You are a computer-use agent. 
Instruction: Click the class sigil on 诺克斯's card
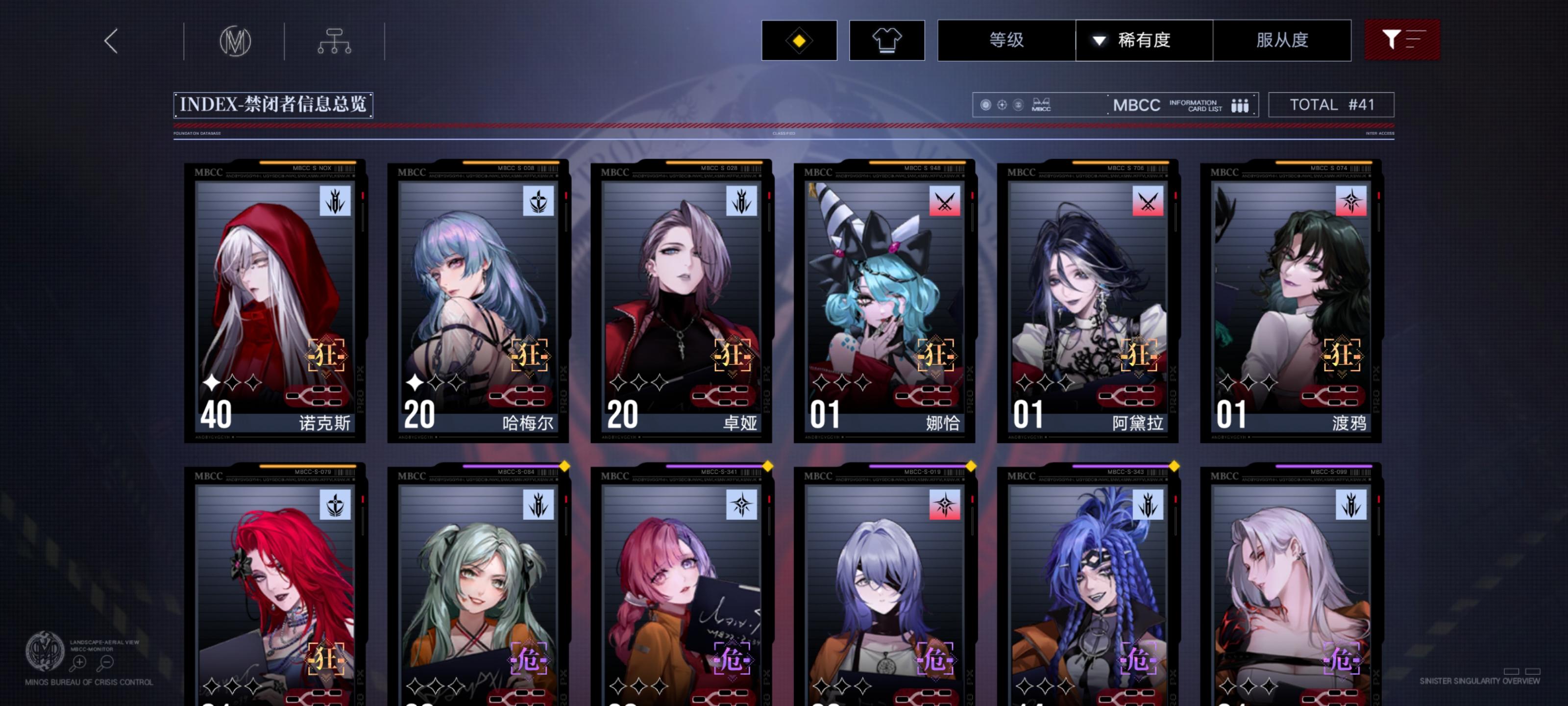click(x=336, y=202)
